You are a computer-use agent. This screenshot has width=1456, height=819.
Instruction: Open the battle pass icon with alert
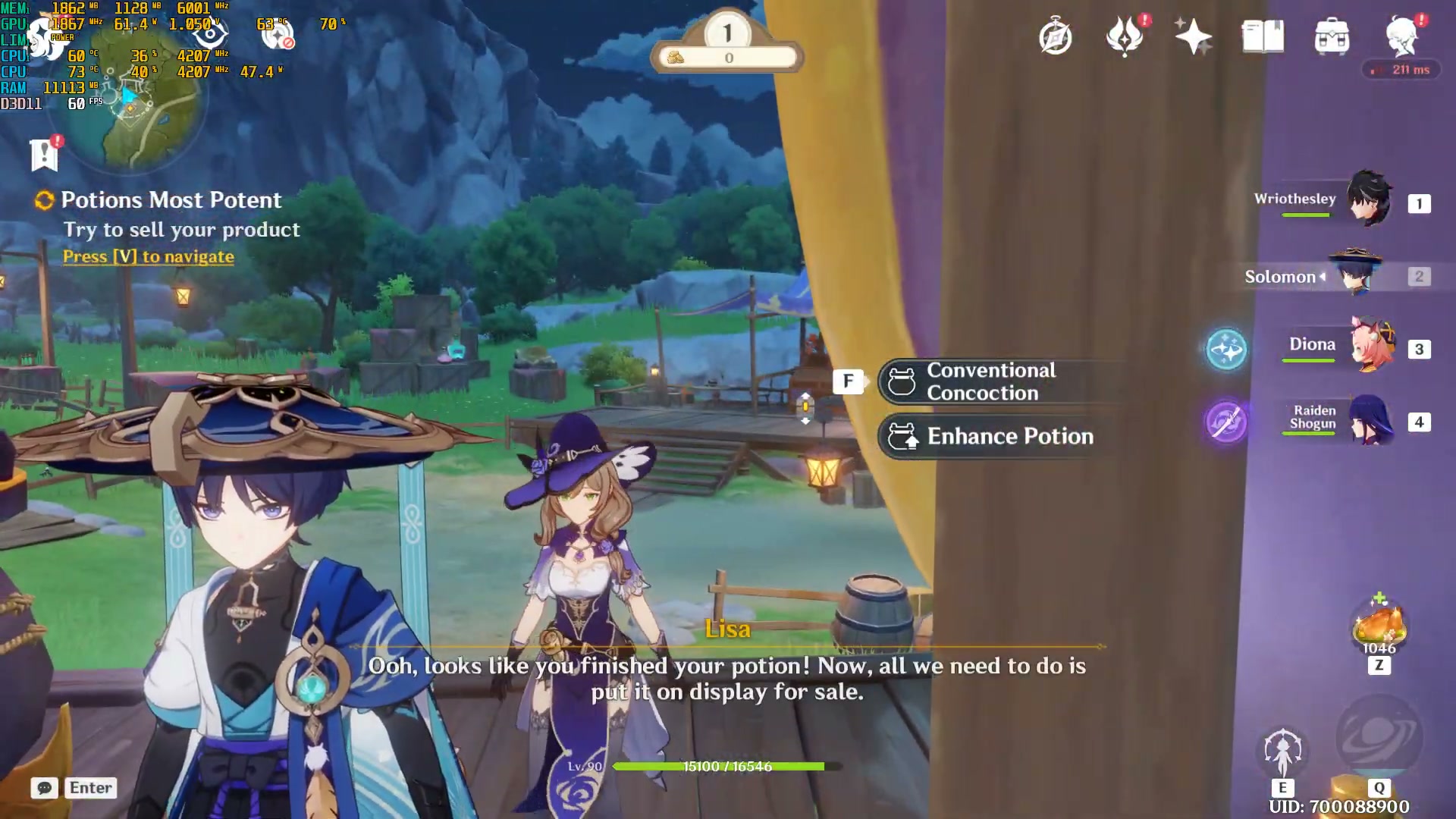(x=1125, y=36)
